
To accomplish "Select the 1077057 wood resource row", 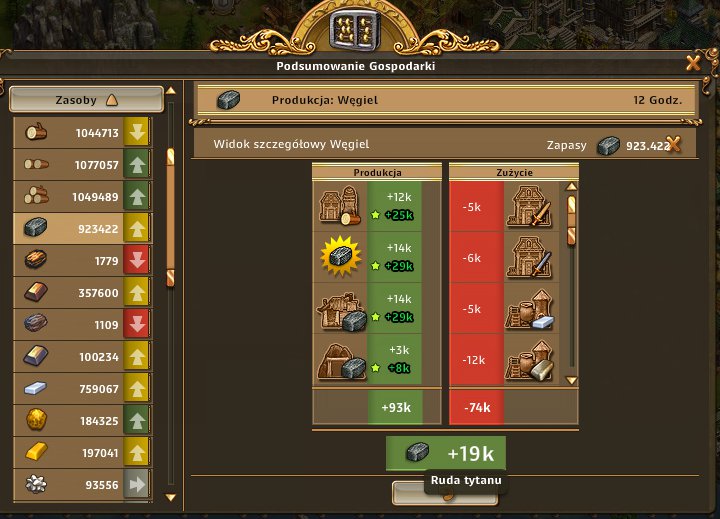I will (81, 164).
